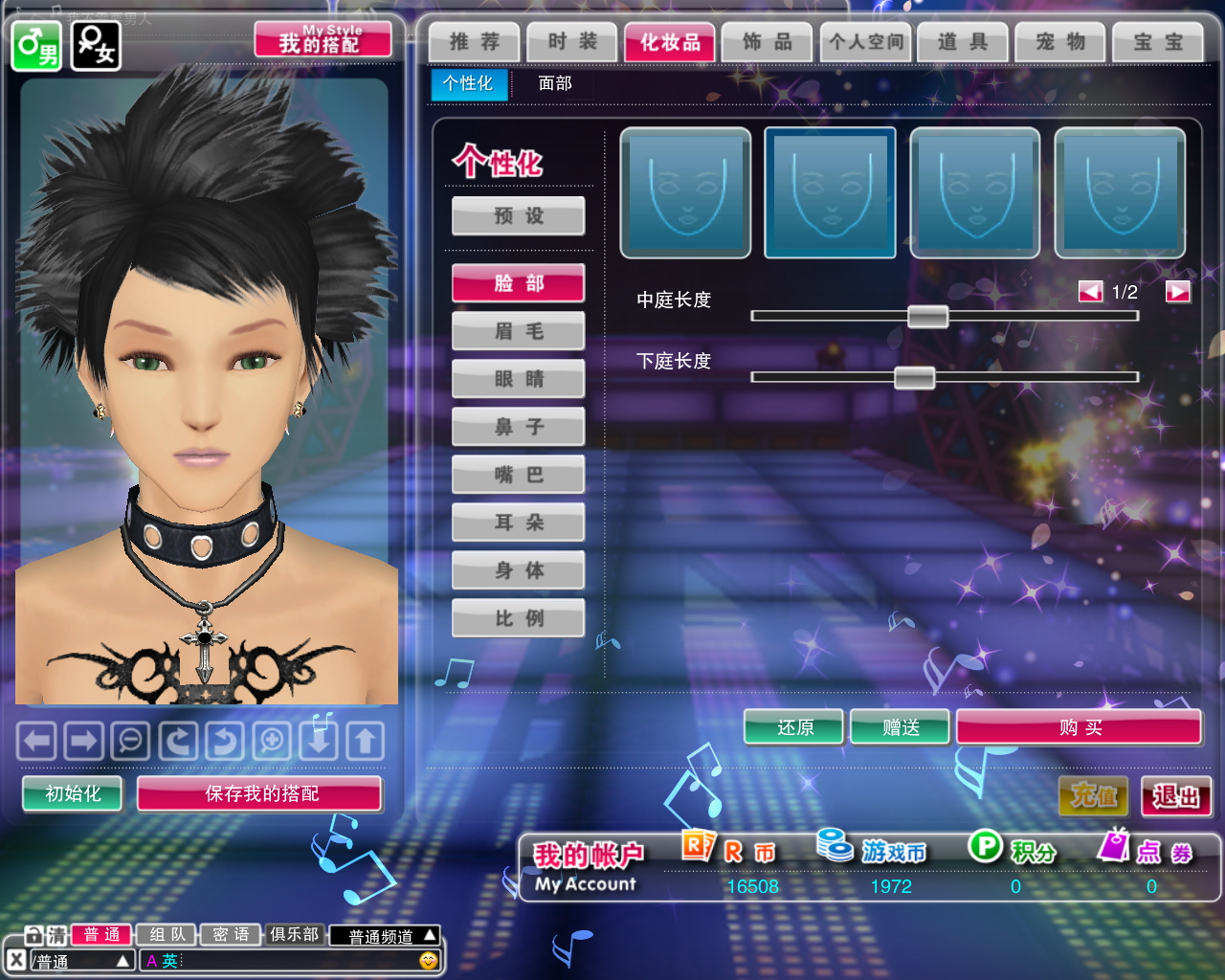Open the 饰品 accessories tab
1225x980 pixels.
[768, 42]
